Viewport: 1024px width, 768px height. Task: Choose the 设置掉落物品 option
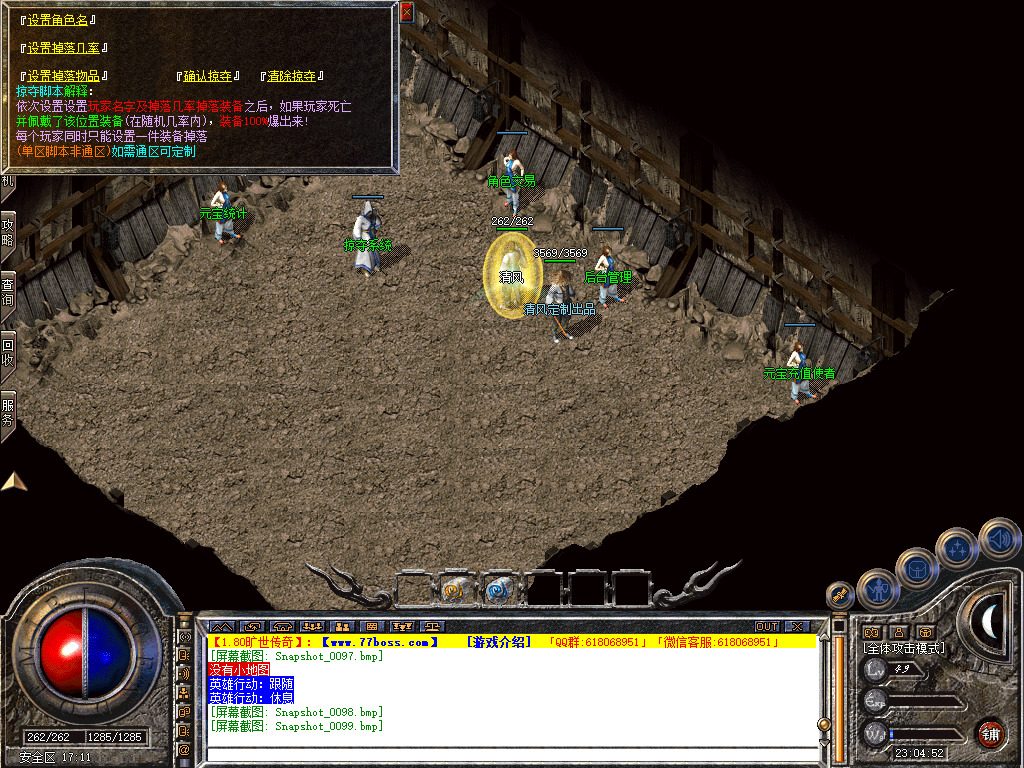63,76
